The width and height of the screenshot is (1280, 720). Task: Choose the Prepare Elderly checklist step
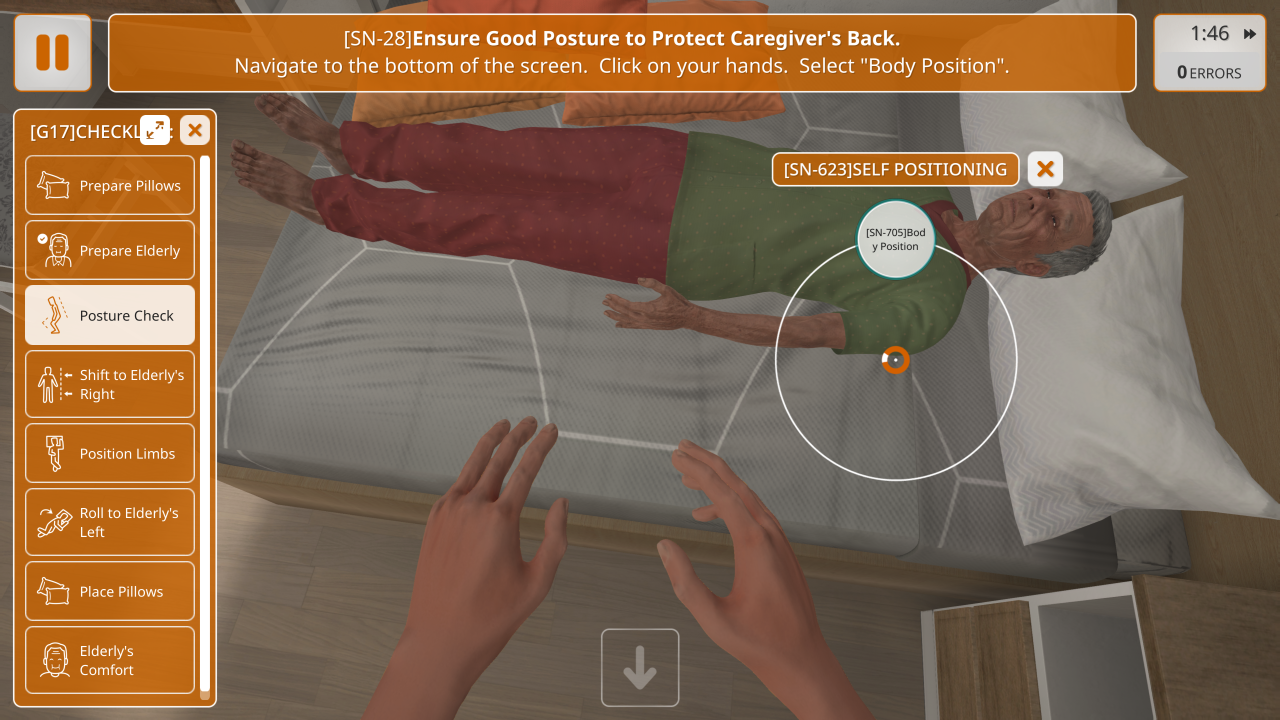click(x=110, y=250)
